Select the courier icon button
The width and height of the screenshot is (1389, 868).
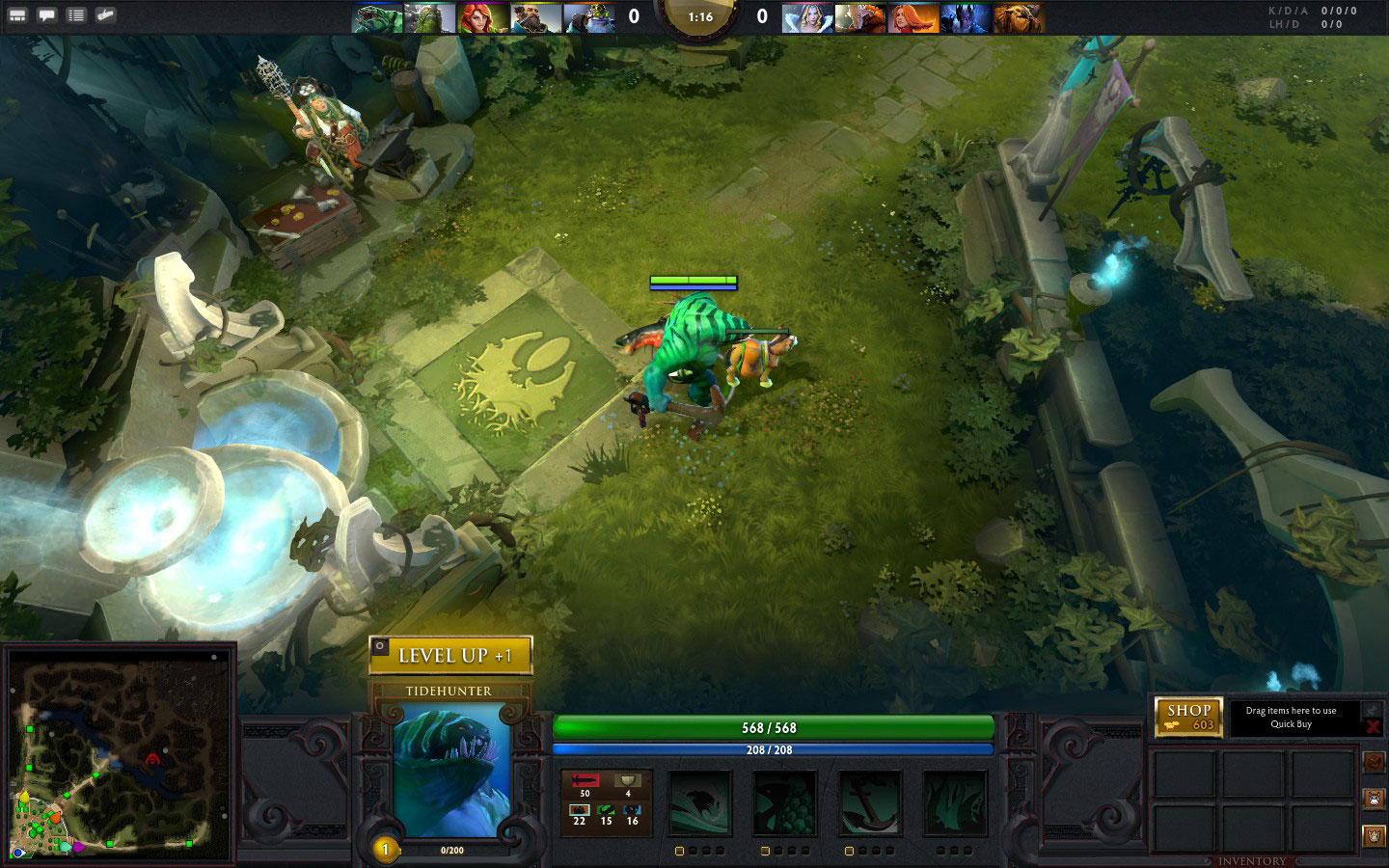click(1373, 799)
